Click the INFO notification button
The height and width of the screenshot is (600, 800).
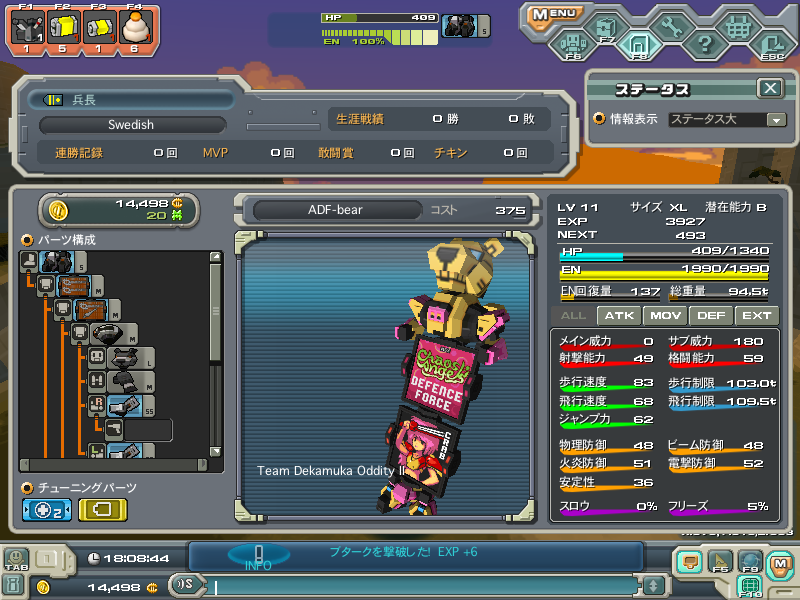[x=258, y=556]
